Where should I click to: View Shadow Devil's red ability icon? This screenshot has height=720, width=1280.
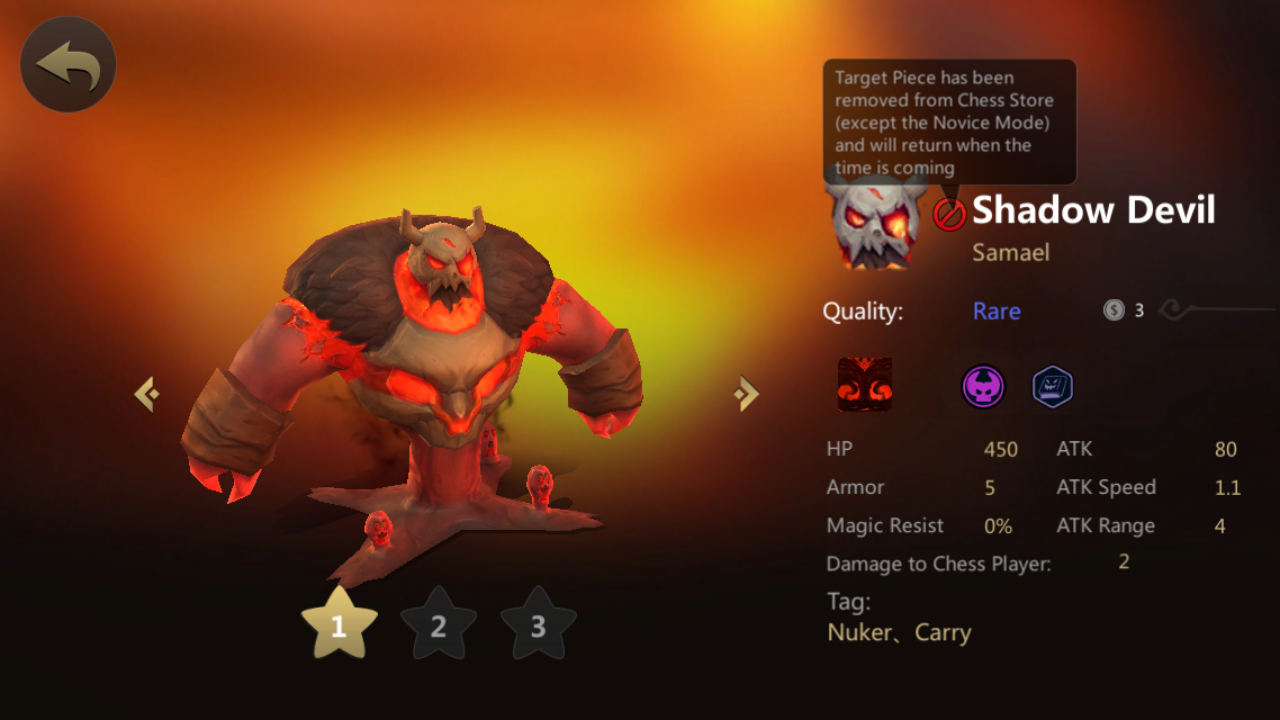point(864,385)
